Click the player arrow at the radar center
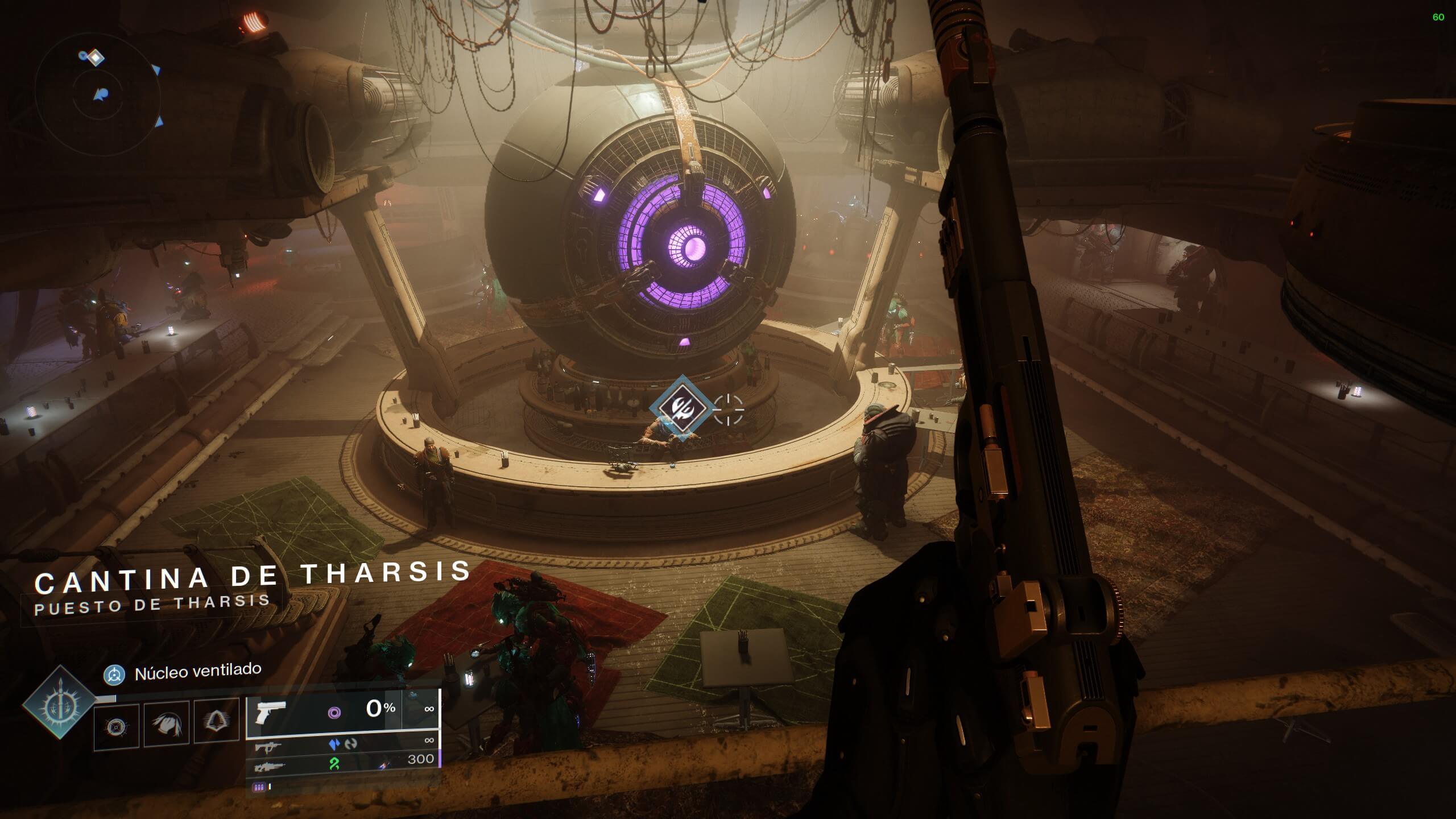Viewport: 1456px width, 819px height. (x=101, y=94)
